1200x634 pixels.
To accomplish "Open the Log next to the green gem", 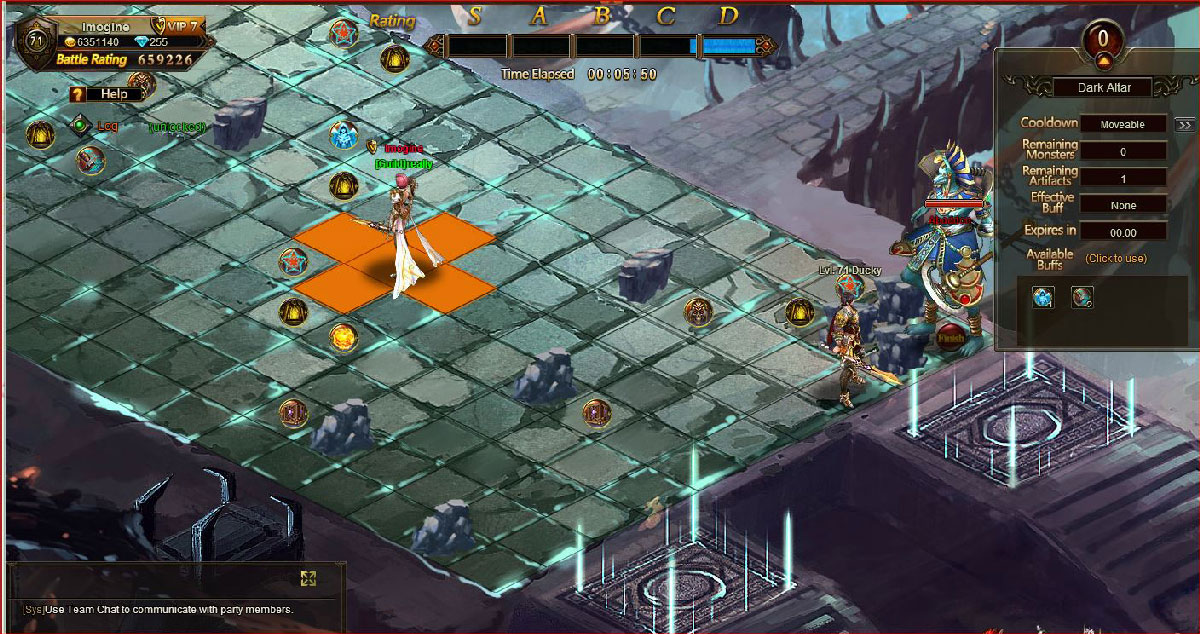I will click(x=107, y=126).
